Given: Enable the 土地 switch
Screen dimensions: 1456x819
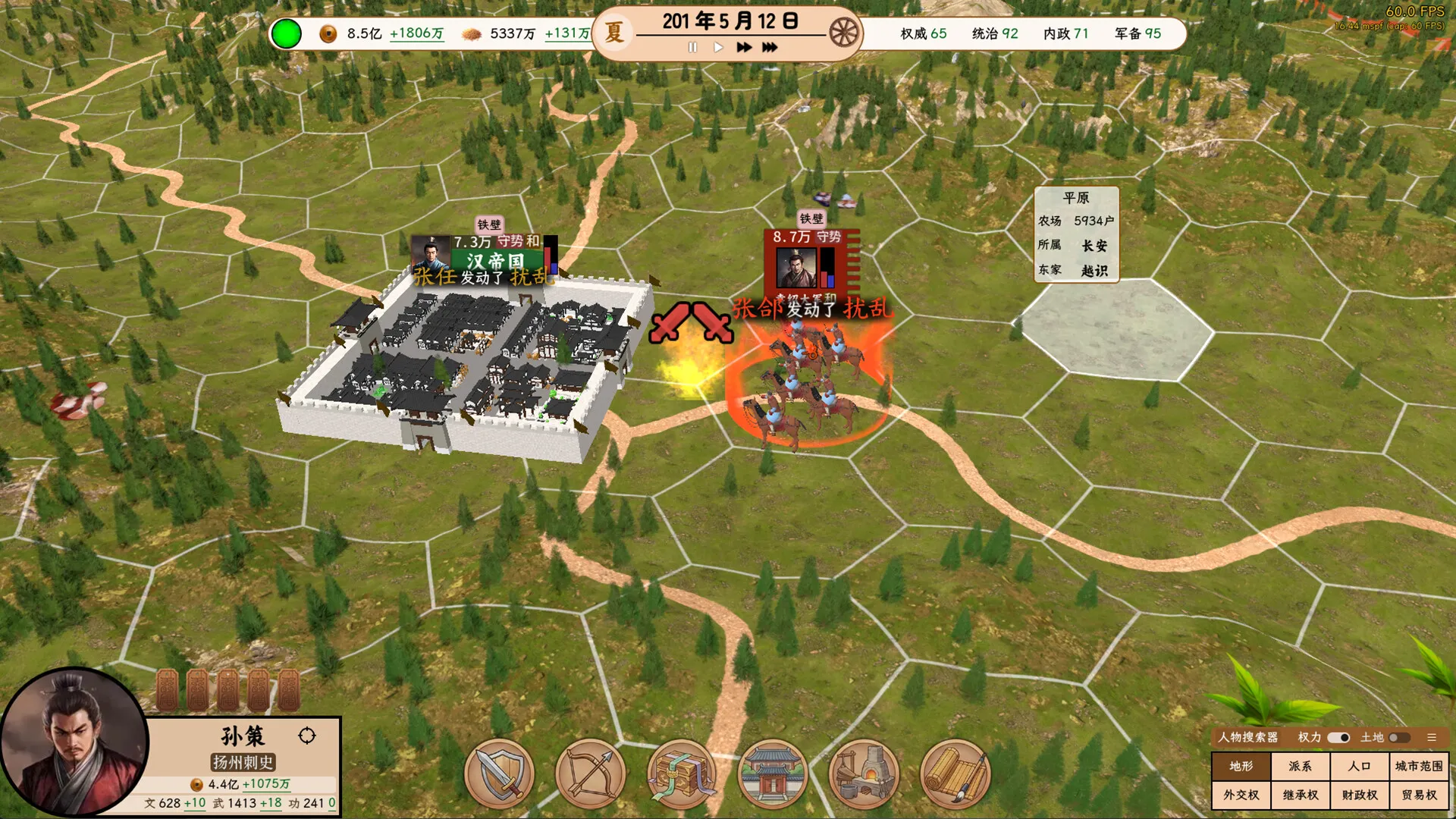Looking at the screenshot, I should 1399,737.
